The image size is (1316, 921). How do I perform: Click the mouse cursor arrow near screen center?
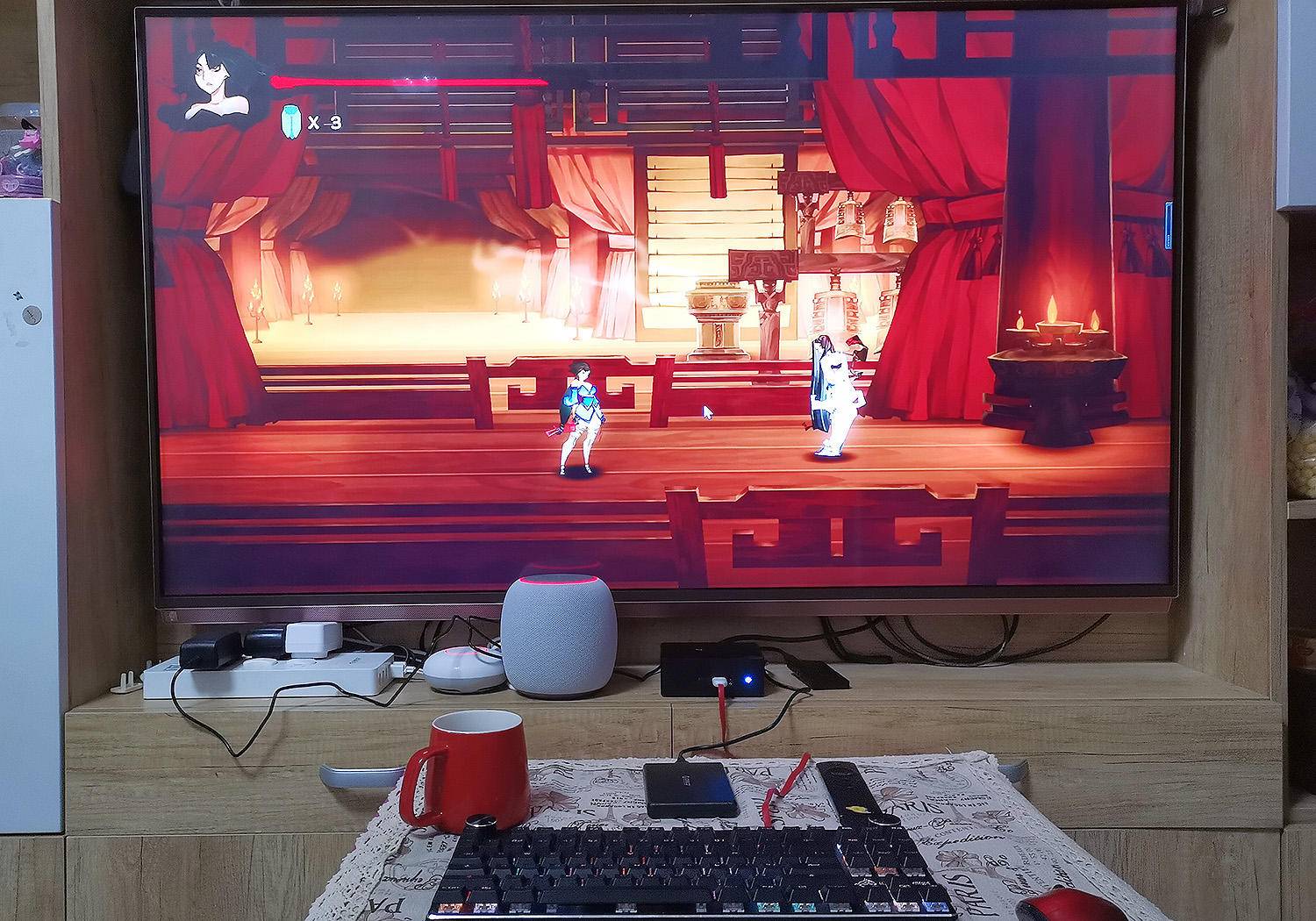pos(707,409)
